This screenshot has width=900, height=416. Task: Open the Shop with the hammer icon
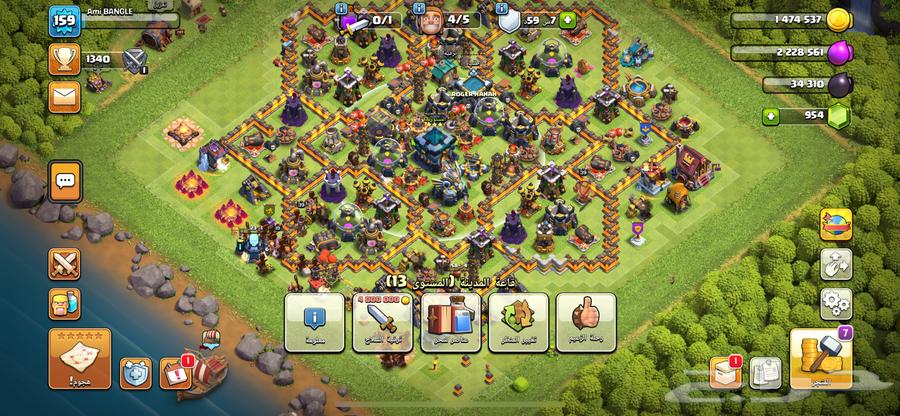[x=819, y=360]
